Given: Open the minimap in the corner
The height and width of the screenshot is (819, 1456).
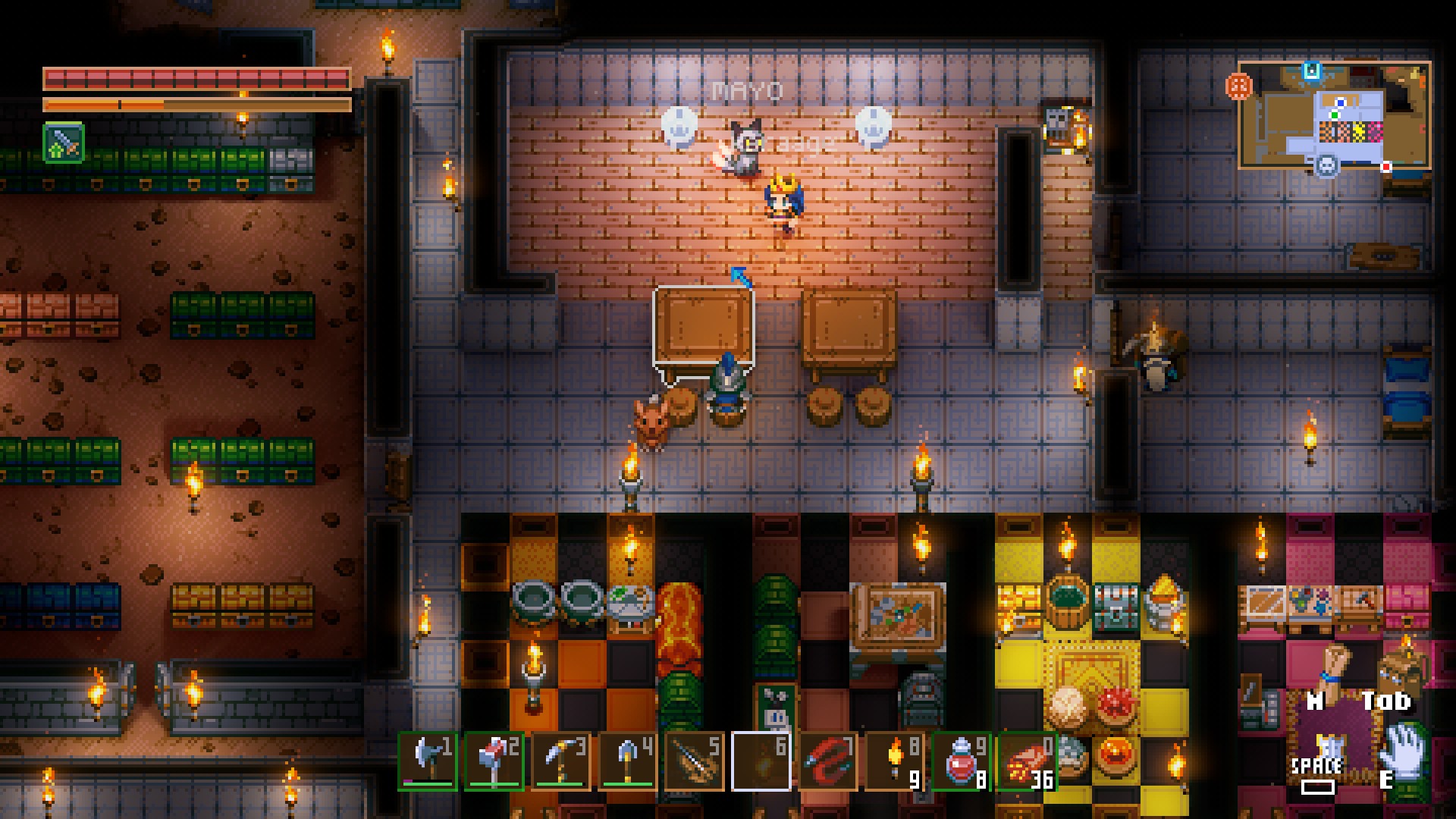Looking at the screenshot, I should (1335, 115).
